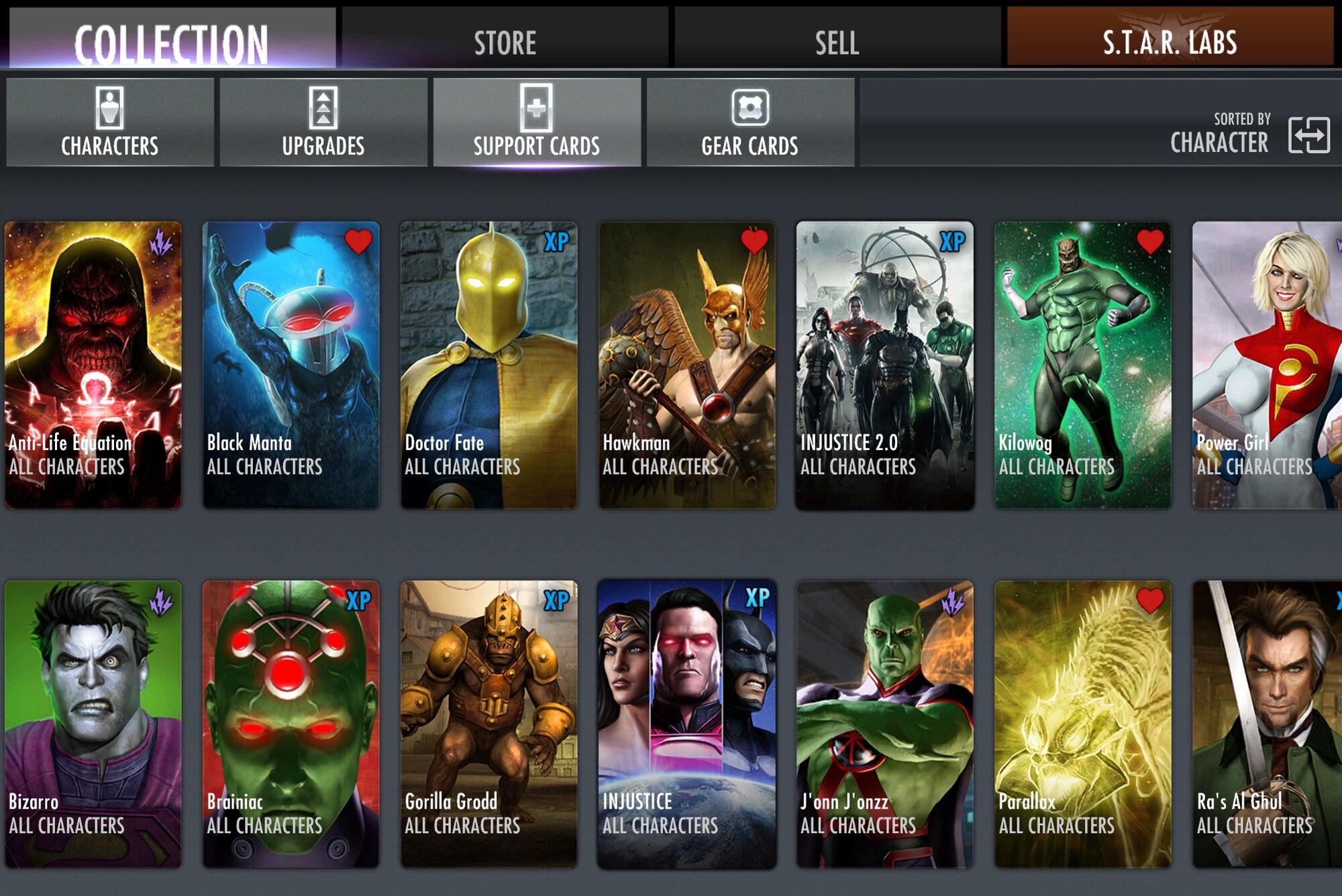Select the Support Cards category
This screenshot has width=1342, height=896.
click(x=537, y=122)
